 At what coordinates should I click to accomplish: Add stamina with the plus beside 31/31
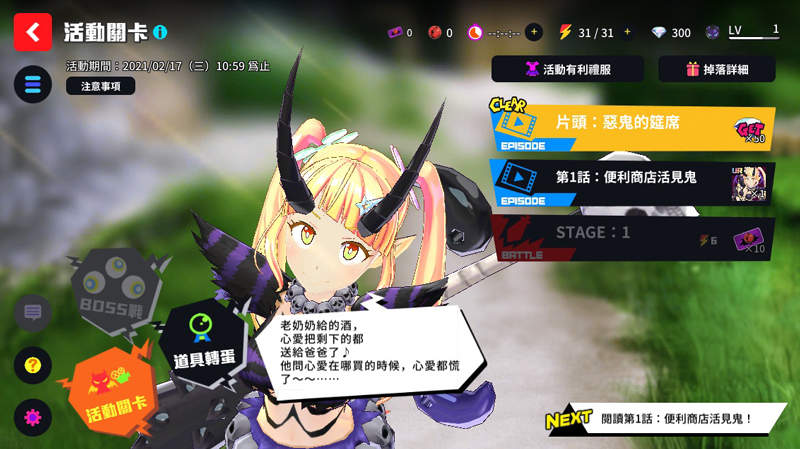628,32
